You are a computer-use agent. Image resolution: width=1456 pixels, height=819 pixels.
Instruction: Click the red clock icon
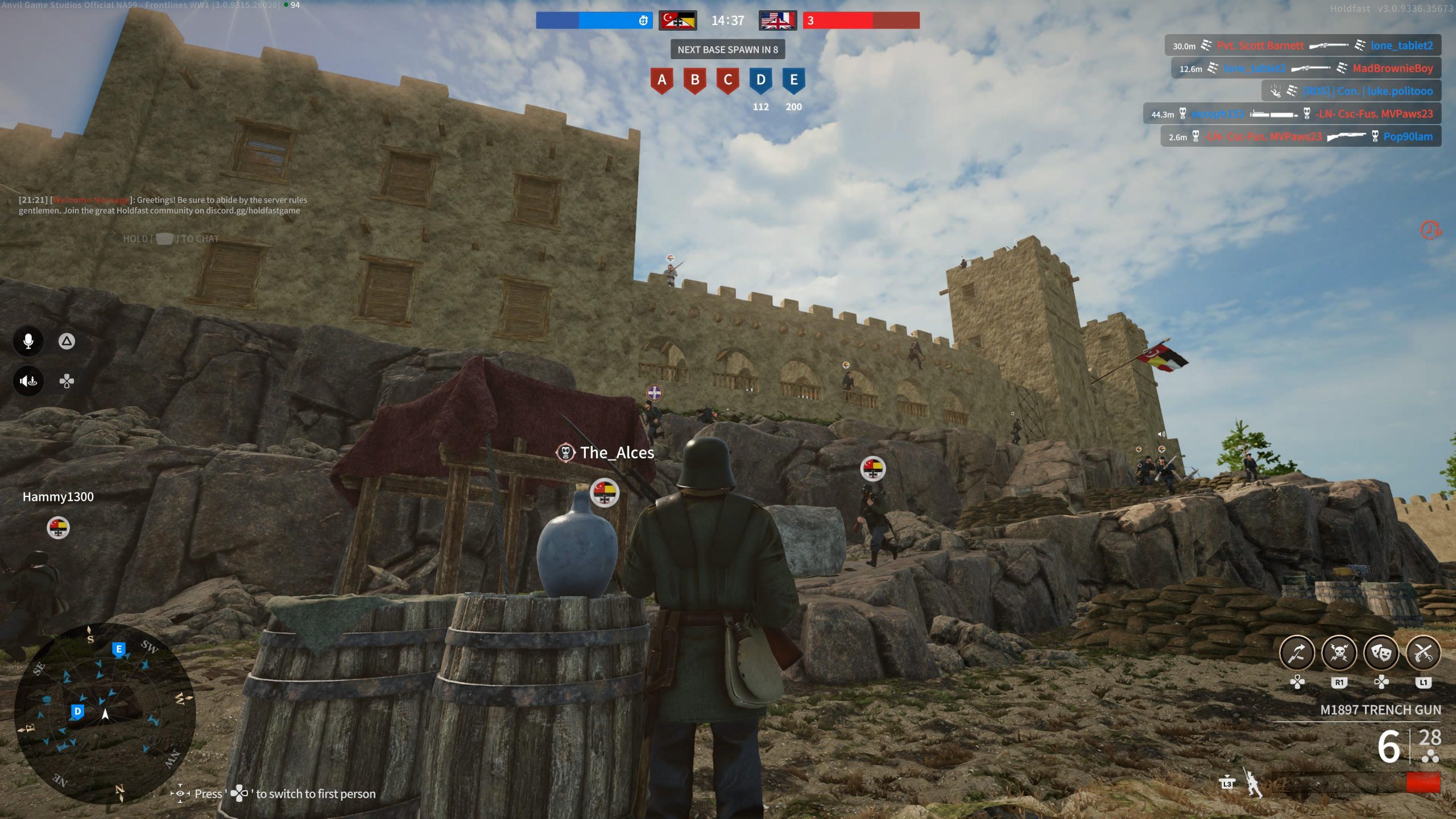click(1430, 230)
